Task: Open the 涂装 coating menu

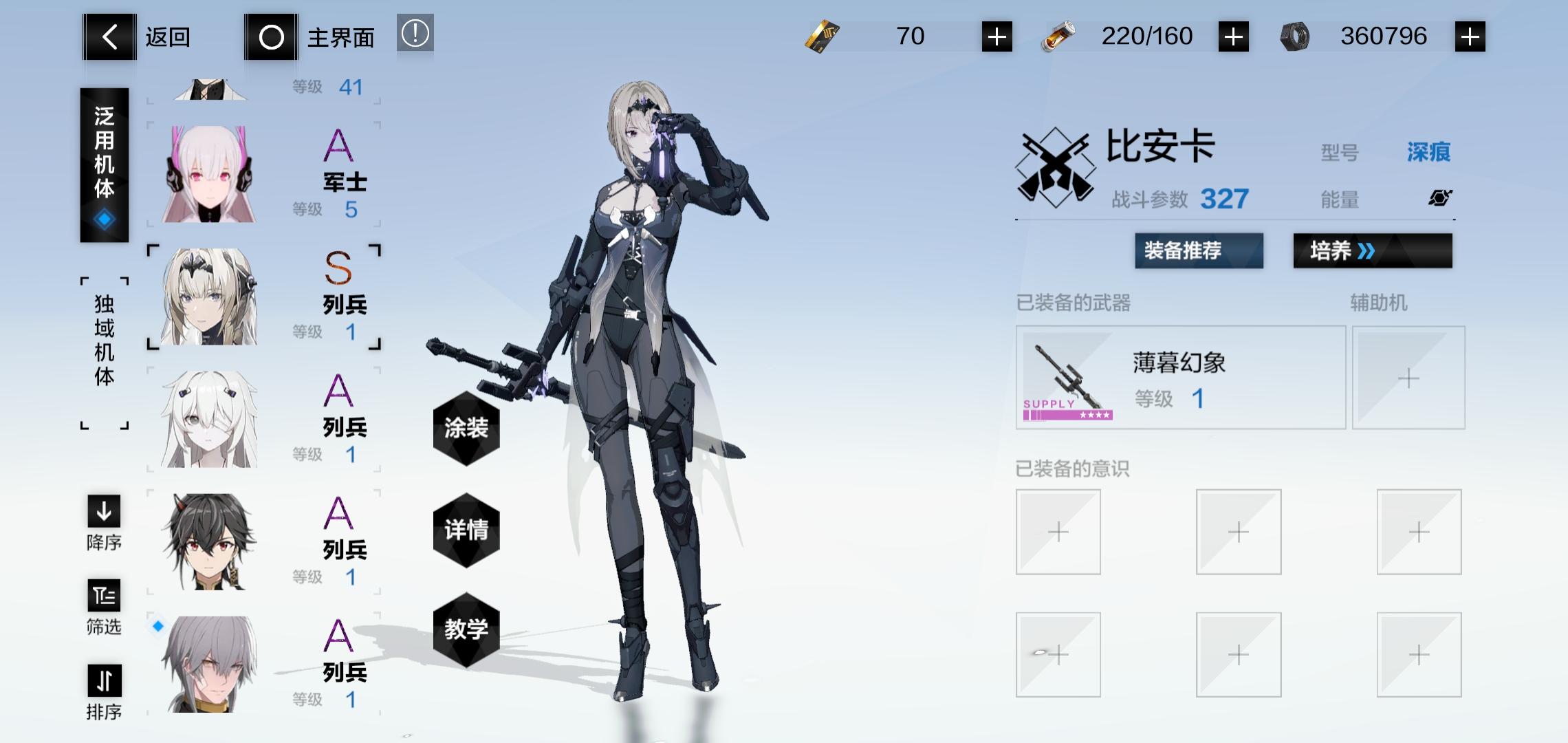Action: tap(466, 430)
